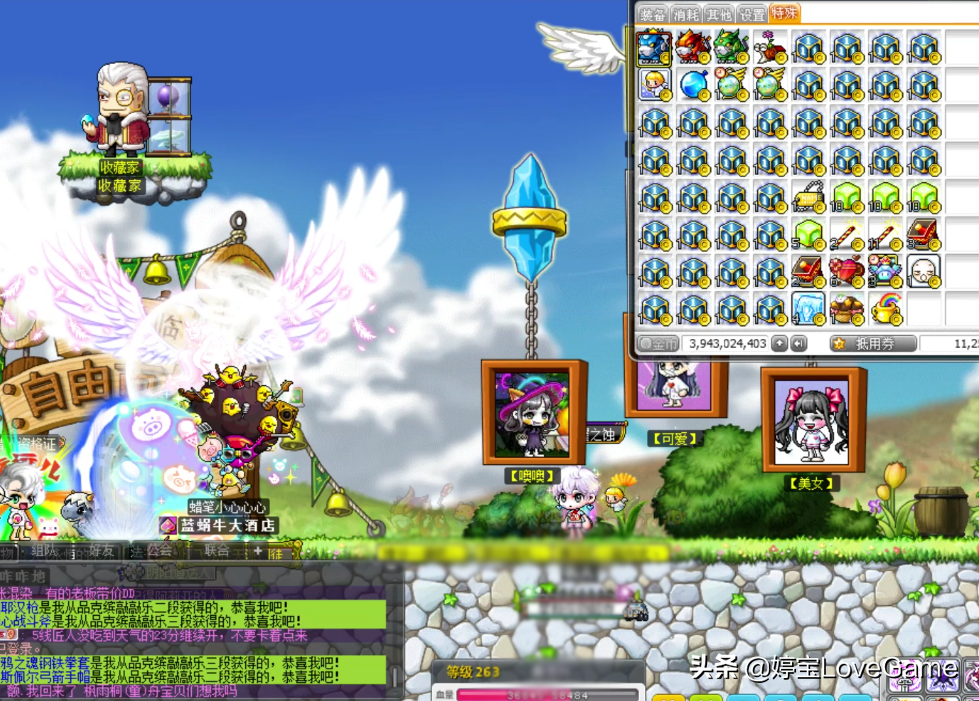Switch to the 设置 inventory tab
This screenshot has width=979, height=701.
752,15
